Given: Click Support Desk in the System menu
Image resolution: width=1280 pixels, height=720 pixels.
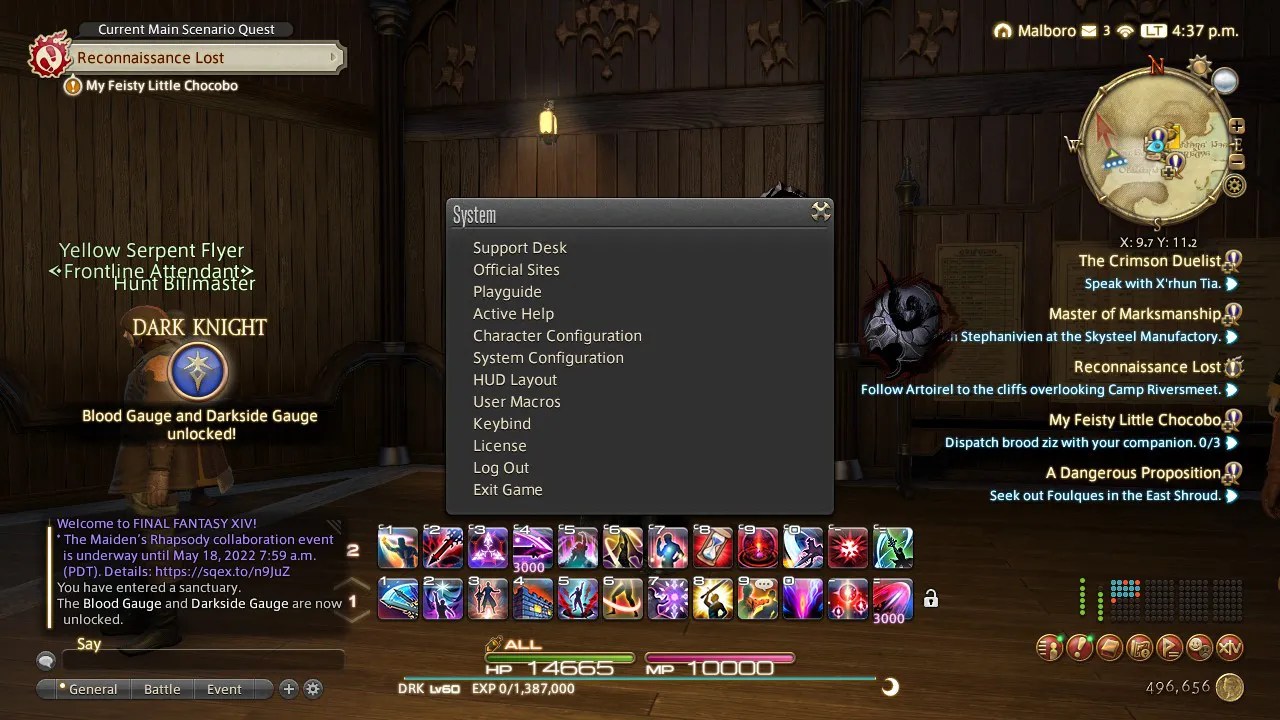Looking at the screenshot, I should pyautogui.click(x=519, y=247).
